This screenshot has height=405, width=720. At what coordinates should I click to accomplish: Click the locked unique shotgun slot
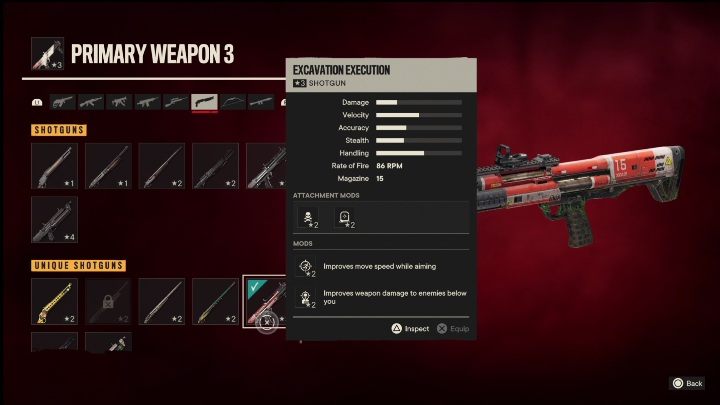[108, 301]
